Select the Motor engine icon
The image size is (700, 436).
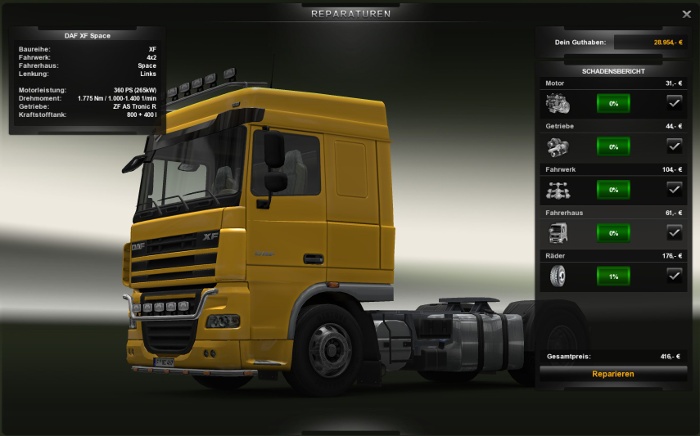pos(558,103)
